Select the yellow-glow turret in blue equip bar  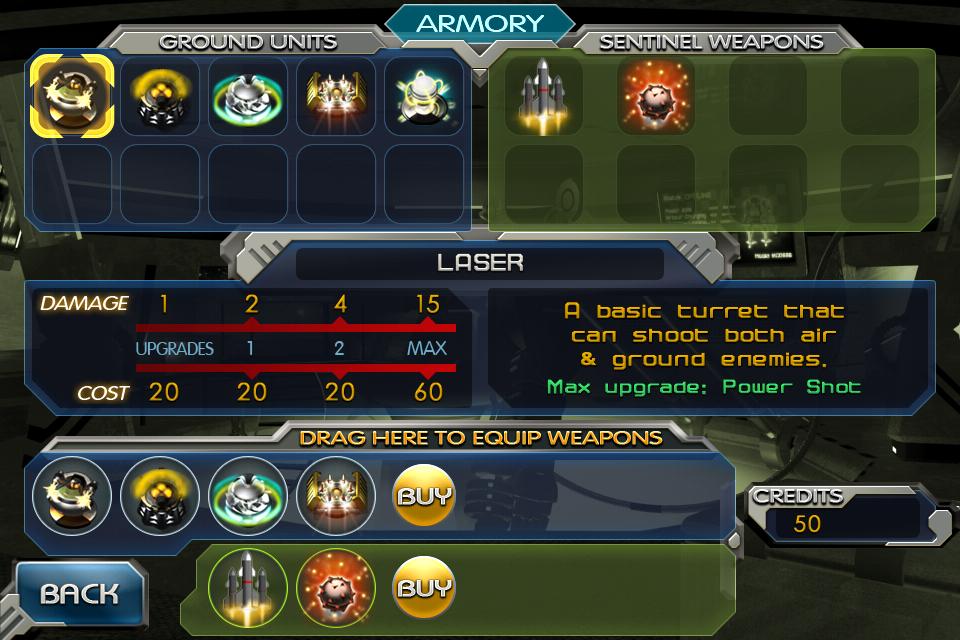[159, 495]
